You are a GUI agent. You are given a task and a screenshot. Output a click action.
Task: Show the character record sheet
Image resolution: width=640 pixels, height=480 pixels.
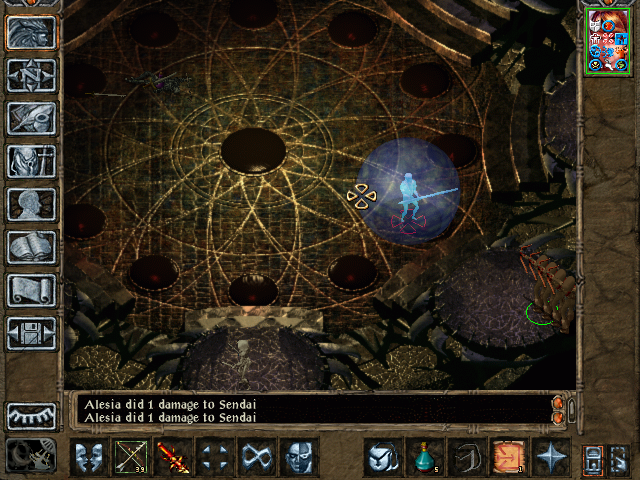click(x=31, y=204)
